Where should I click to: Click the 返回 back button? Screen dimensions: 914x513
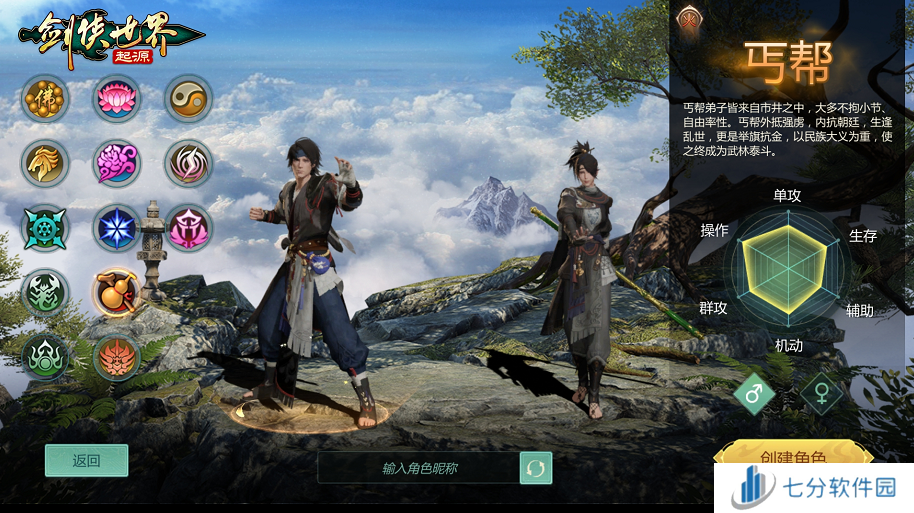coord(86,461)
